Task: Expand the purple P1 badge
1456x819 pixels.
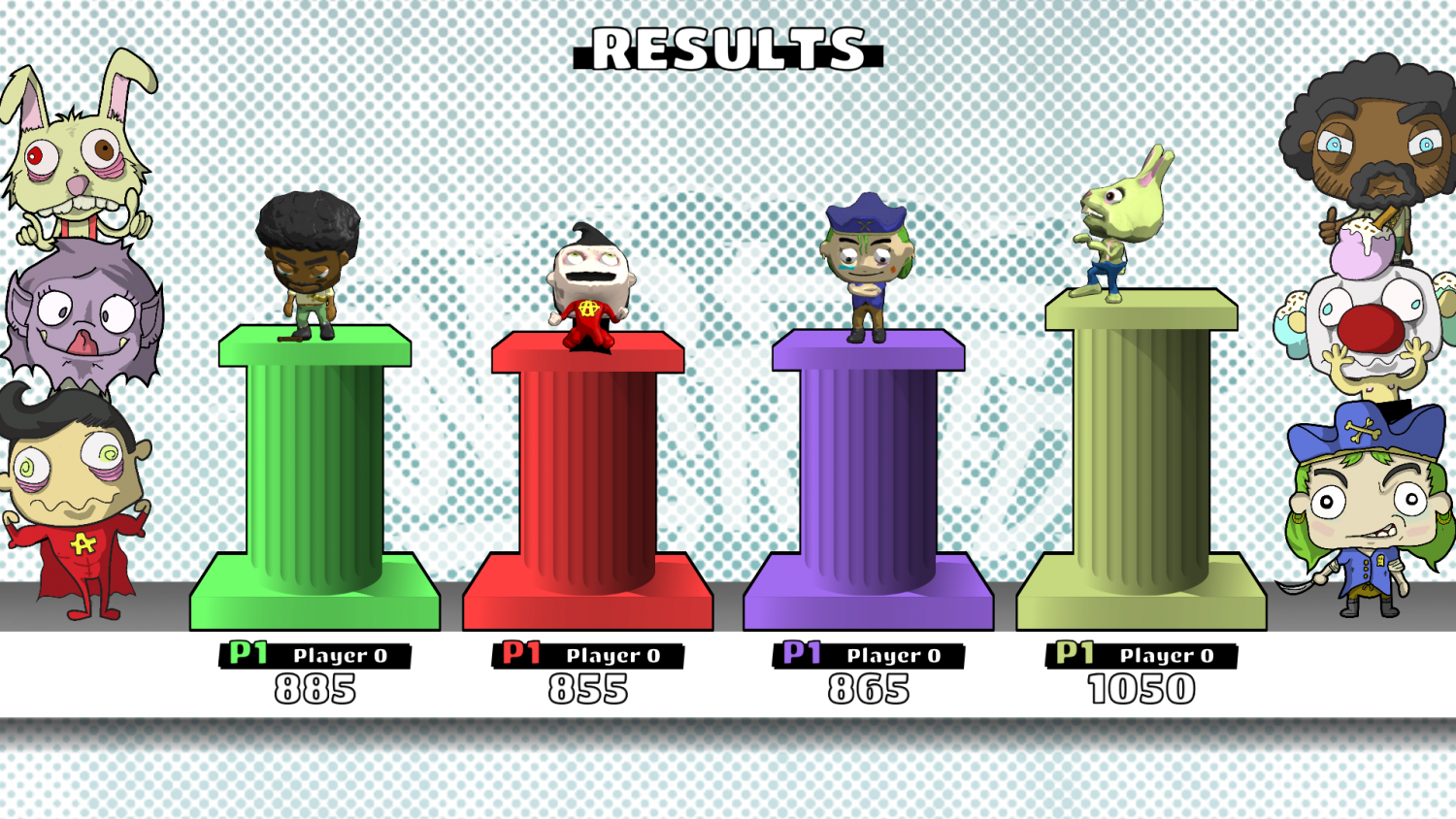Action: coord(802,655)
